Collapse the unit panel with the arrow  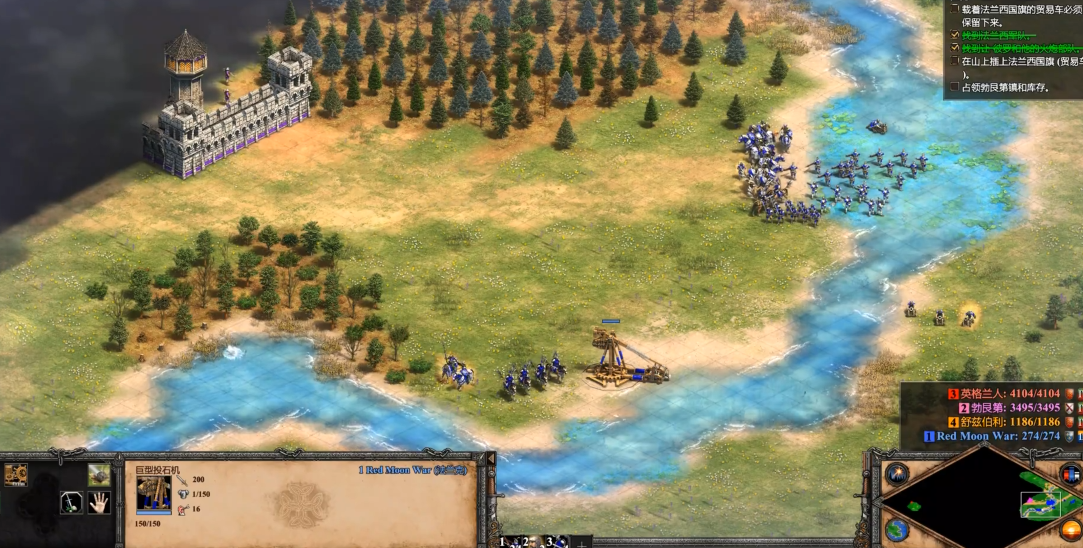click(x=490, y=459)
